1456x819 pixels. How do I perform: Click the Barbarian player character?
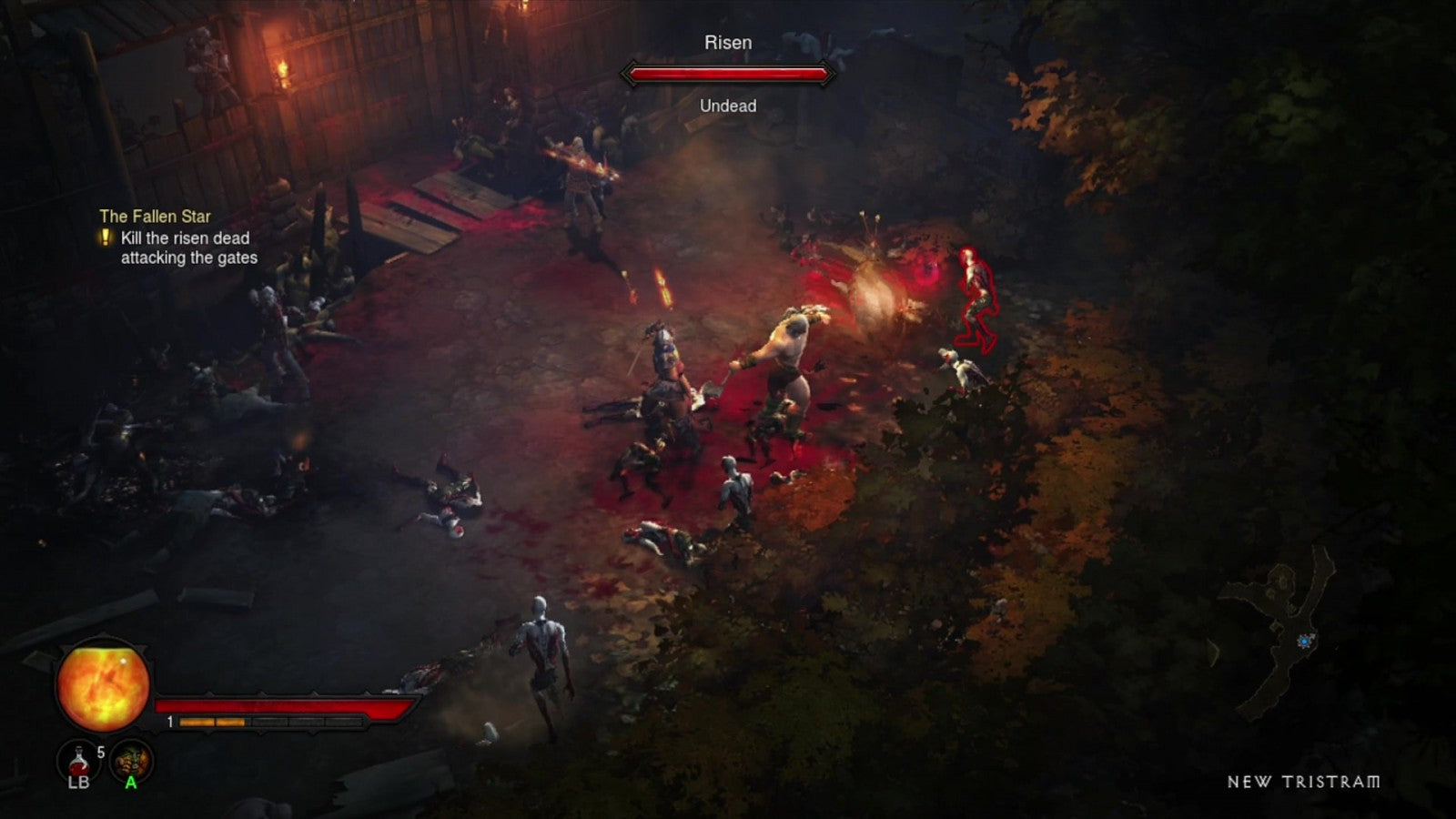coord(790,364)
